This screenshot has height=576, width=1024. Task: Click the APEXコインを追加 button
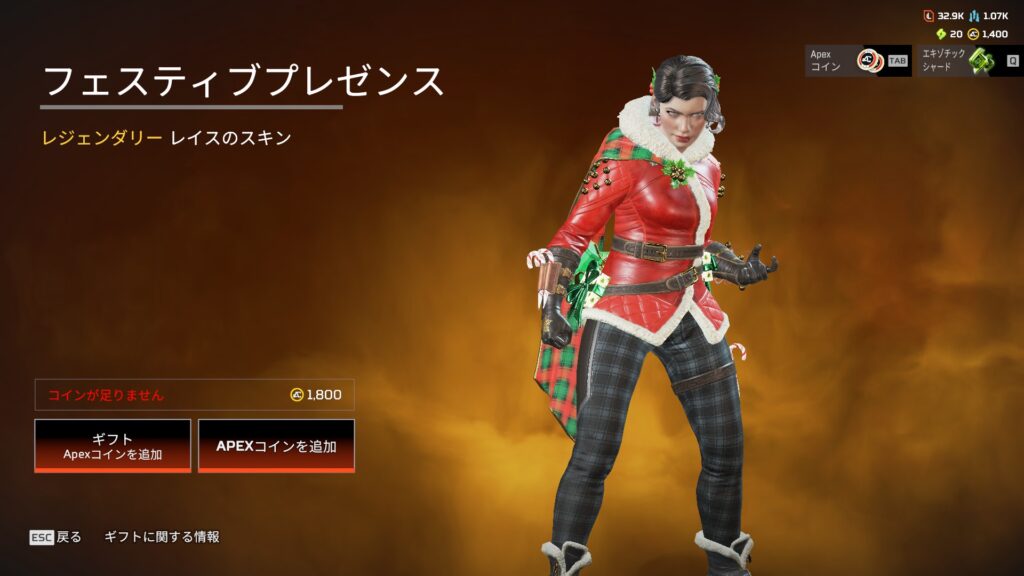[x=276, y=445]
